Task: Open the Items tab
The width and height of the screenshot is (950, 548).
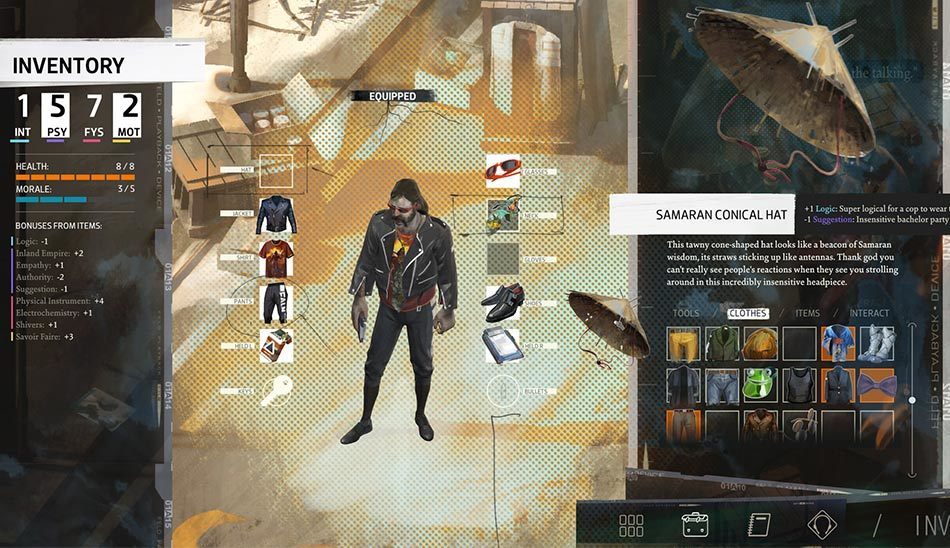Action: [807, 313]
